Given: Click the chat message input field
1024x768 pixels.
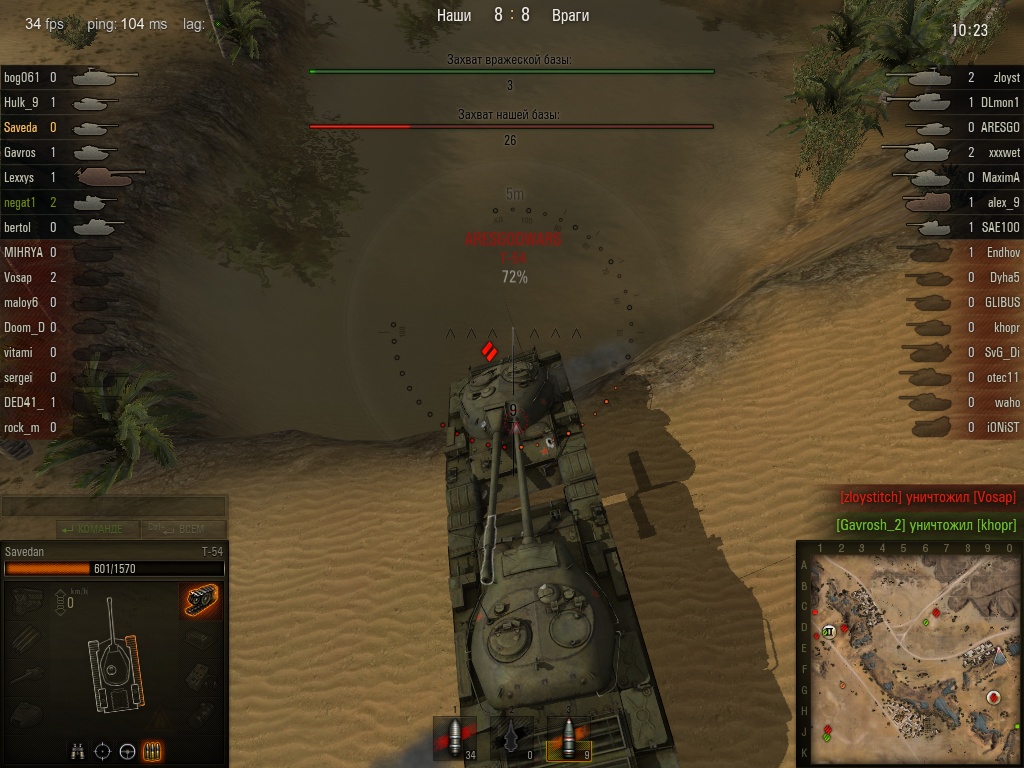Looking at the screenshot, I should [113, 507].
